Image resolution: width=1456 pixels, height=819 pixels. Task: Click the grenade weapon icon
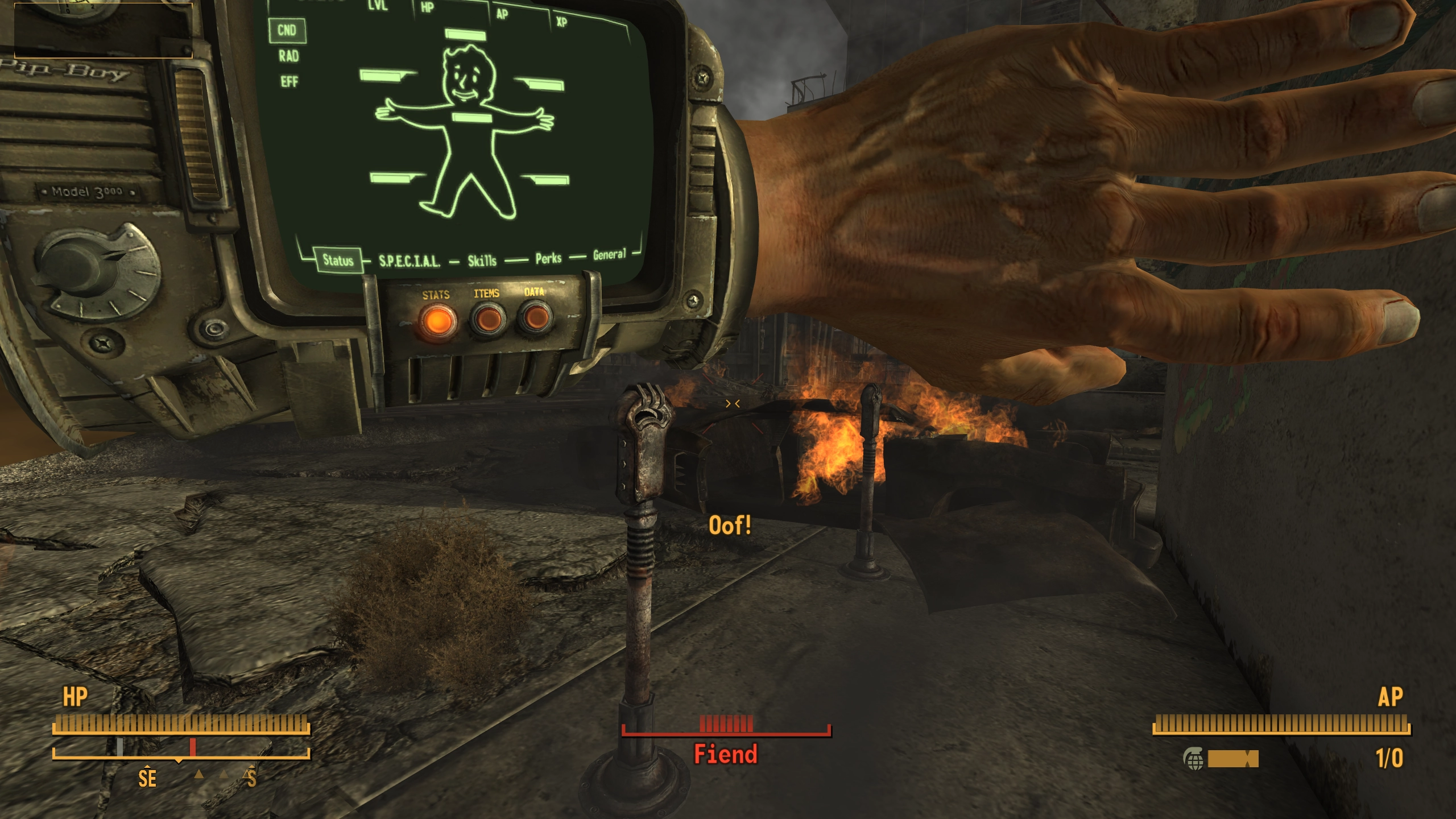tap(1193, 758)
